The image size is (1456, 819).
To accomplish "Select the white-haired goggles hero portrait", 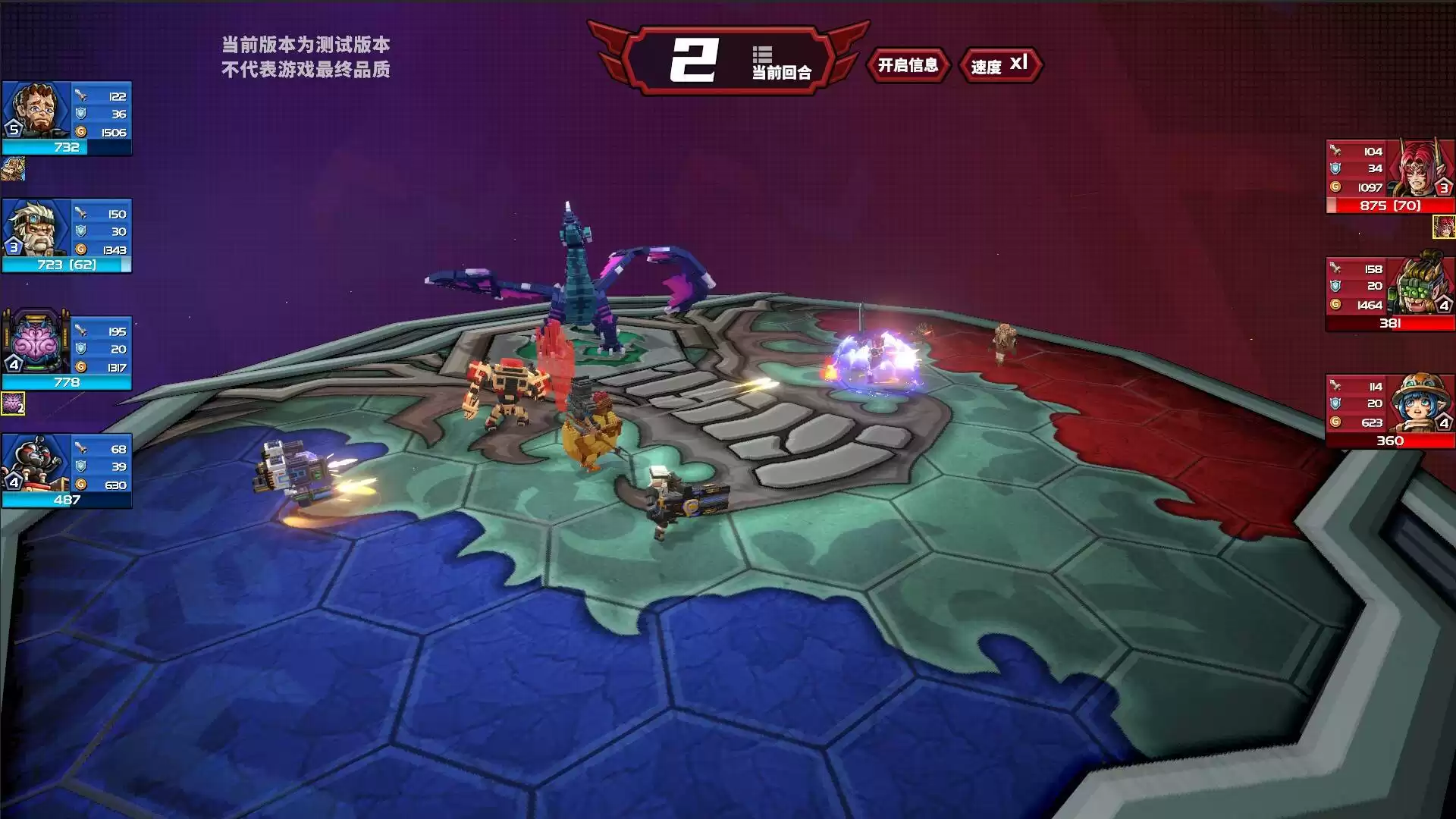I will tap(36, 227).
